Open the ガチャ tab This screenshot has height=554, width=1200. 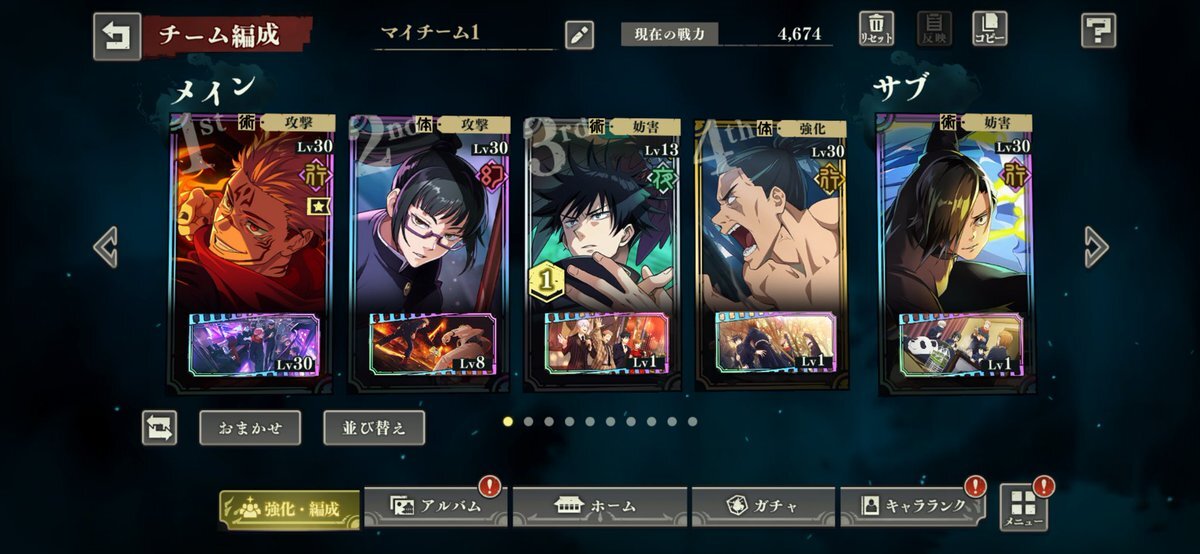763,506
